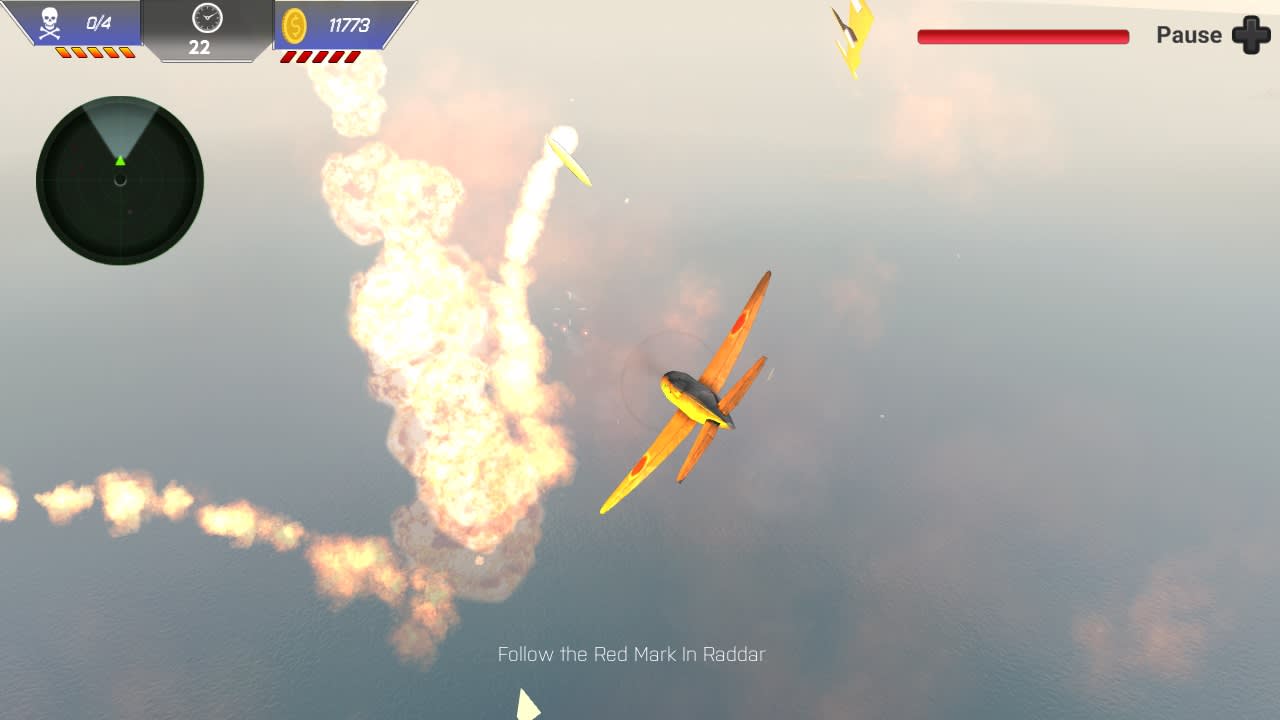Click the red health bar
Screen dimensions: 1280x720
[1021, 35]
